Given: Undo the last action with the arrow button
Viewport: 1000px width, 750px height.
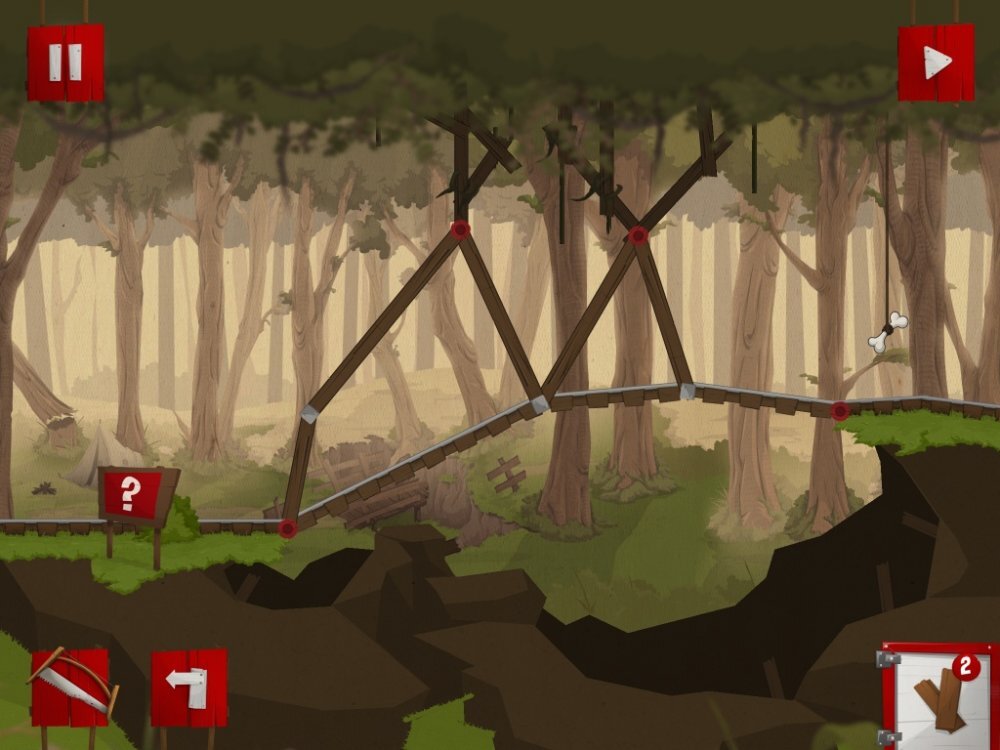Looking at the screenshot, I should 189,686.
